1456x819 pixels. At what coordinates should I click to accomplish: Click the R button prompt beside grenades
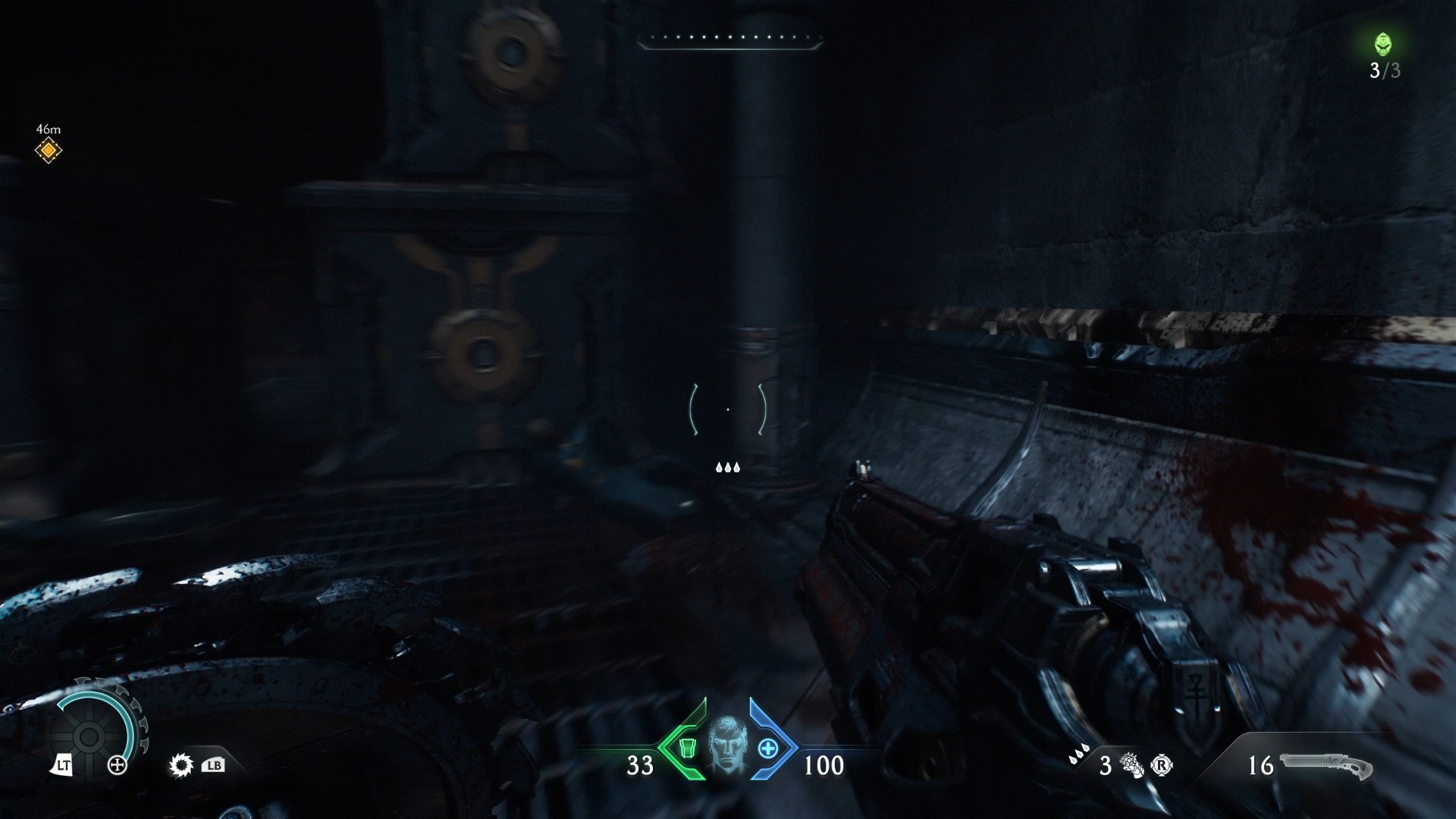[1161, 767]
